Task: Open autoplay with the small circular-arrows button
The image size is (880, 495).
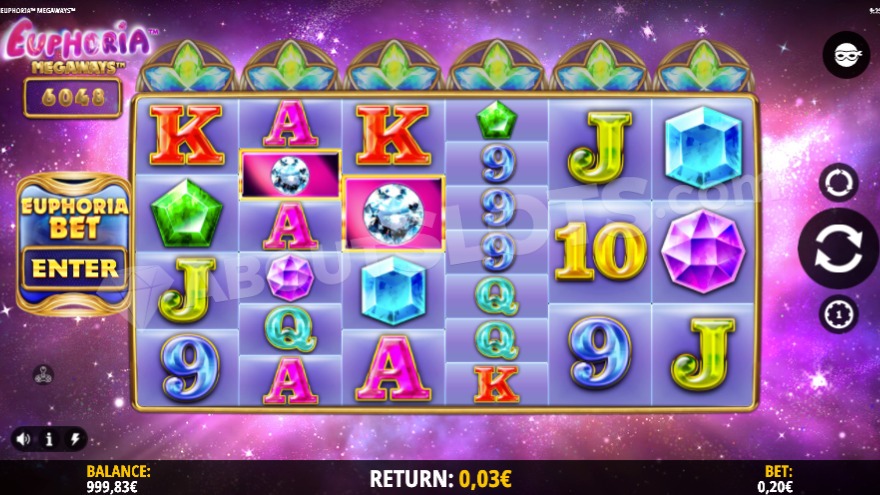Action: pos(838,182)
